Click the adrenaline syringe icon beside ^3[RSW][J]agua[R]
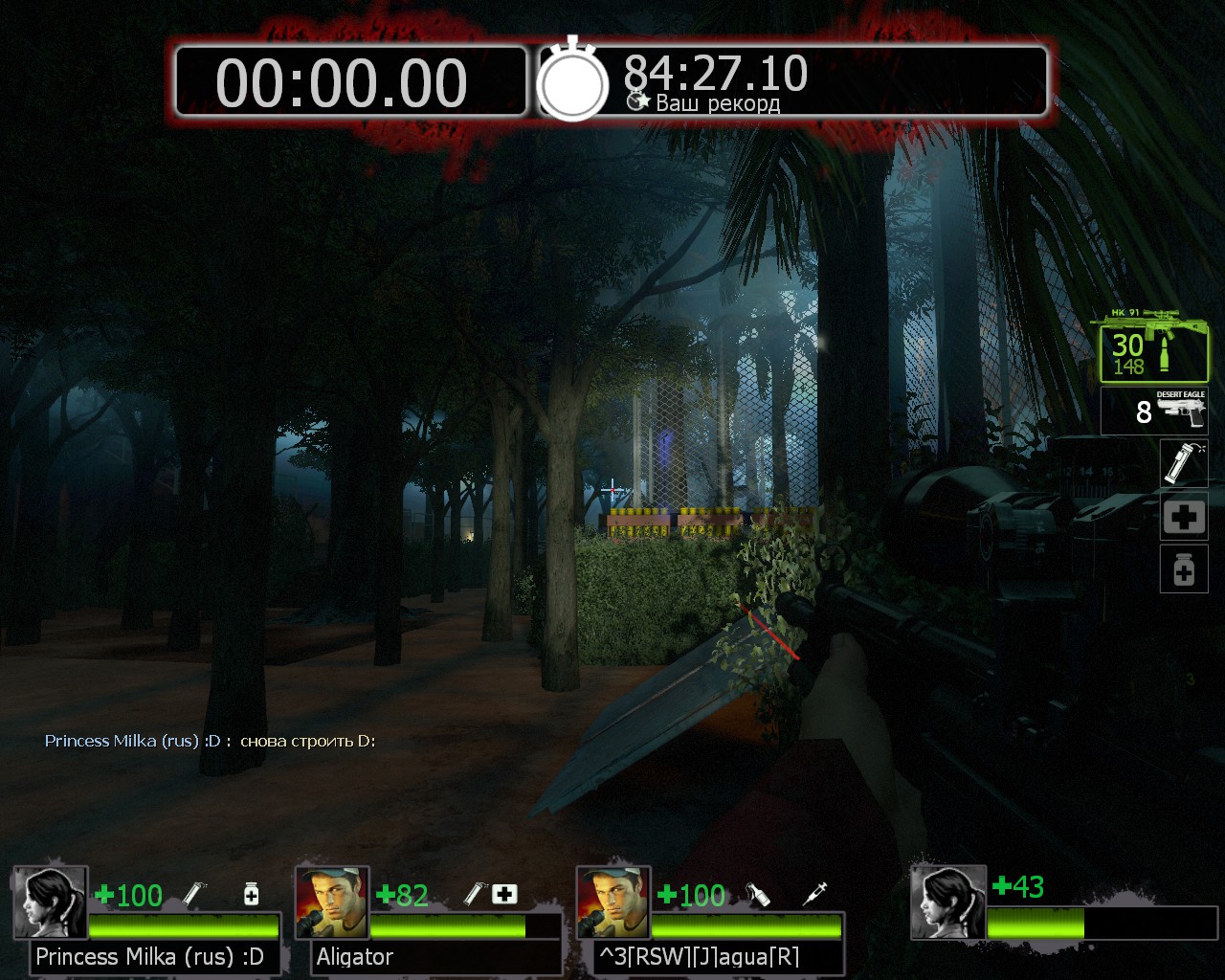 [x=815, y=894]
